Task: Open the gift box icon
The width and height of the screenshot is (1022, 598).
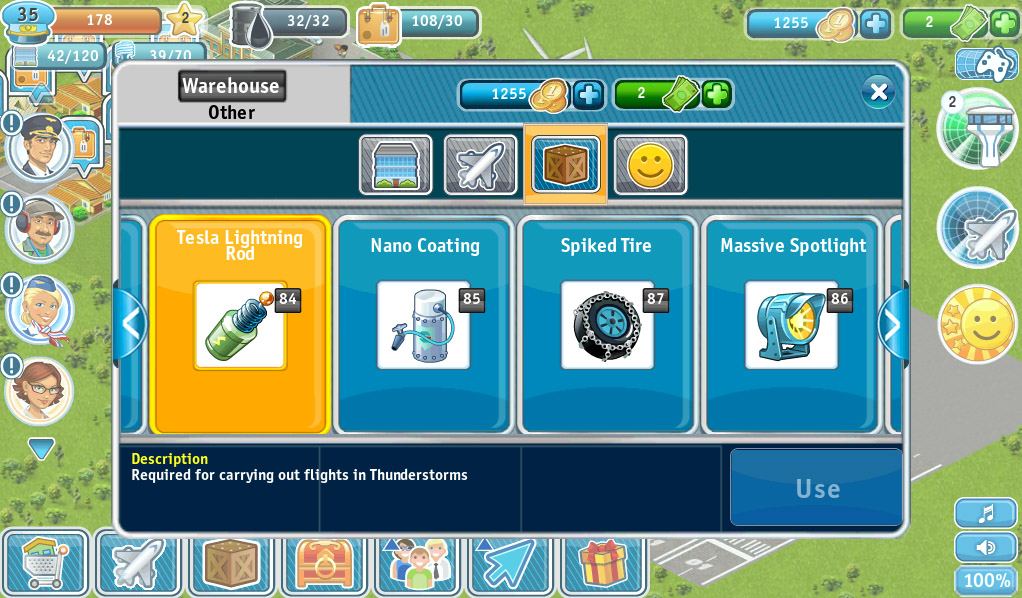Action: tap(603, 563)
